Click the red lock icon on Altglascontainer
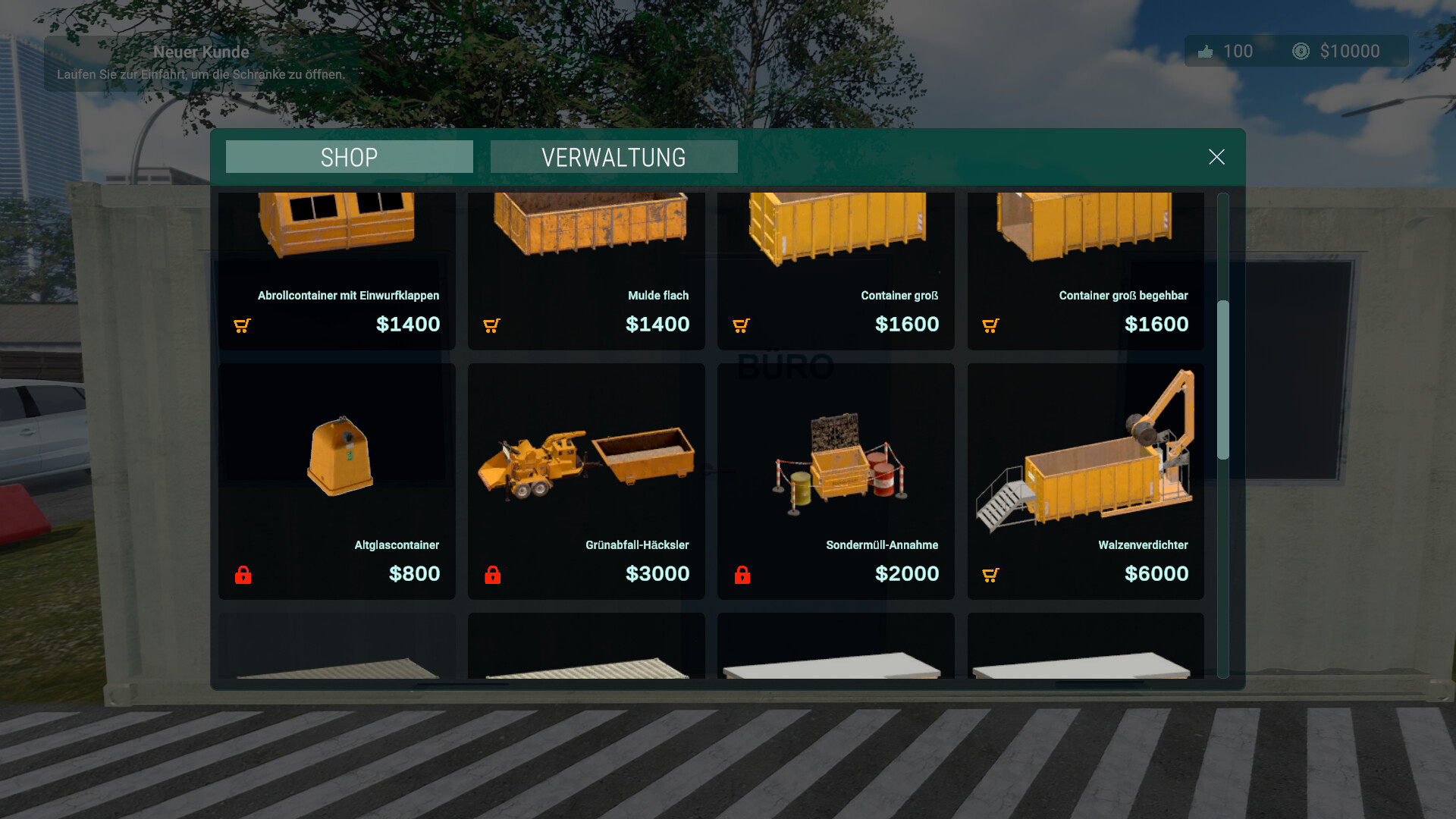Viewport: 1456px width, 819px height. [x=243, y=574]
